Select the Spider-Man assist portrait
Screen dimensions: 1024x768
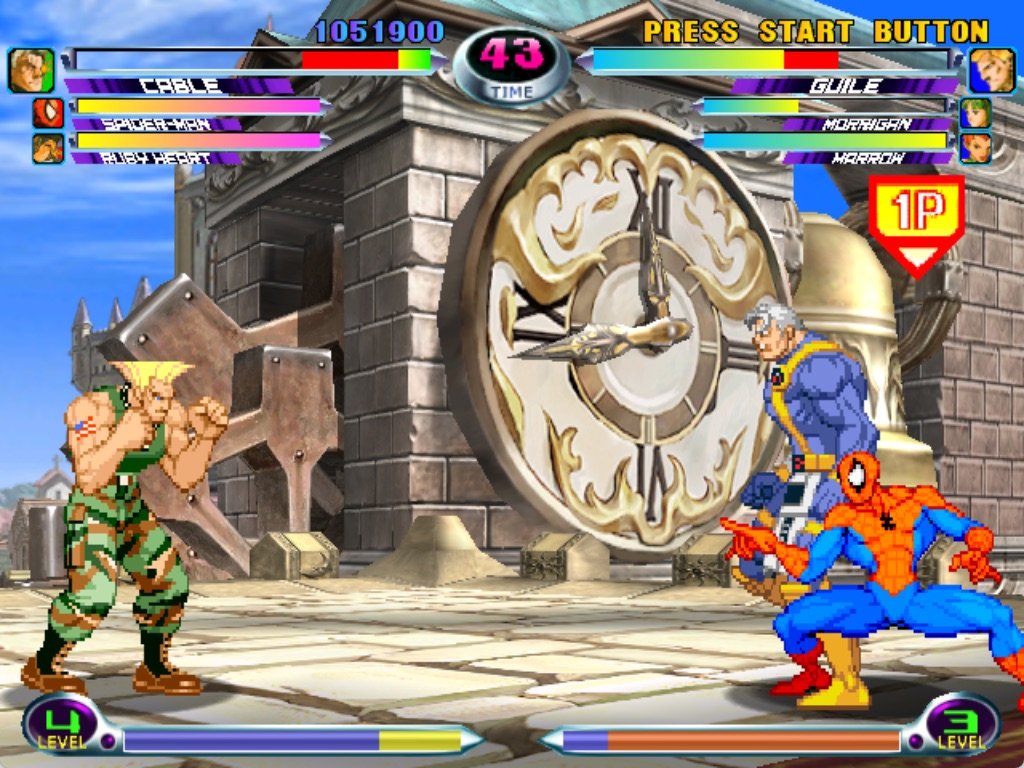[48, 114]
